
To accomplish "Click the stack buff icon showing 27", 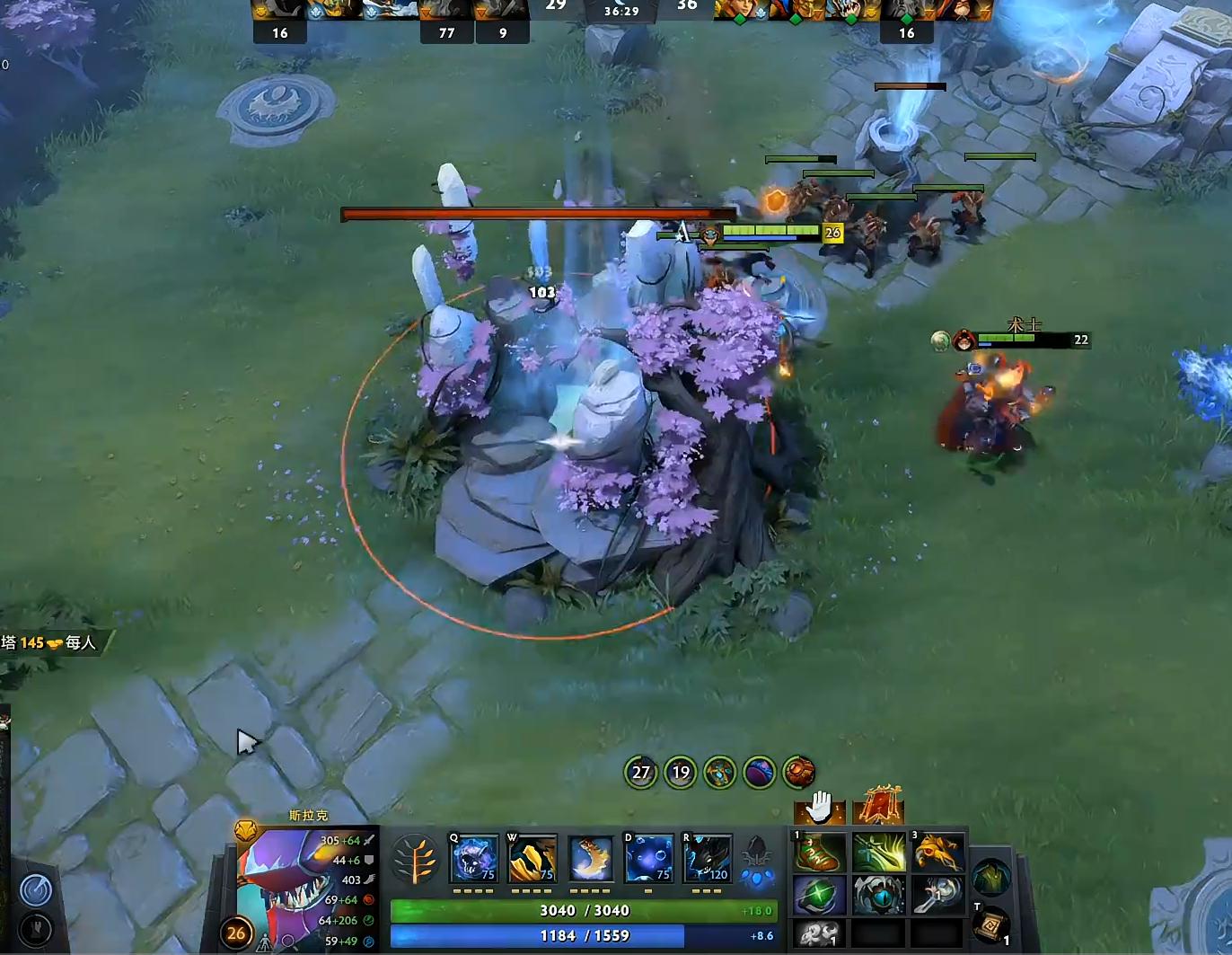I will coord(640,773).
